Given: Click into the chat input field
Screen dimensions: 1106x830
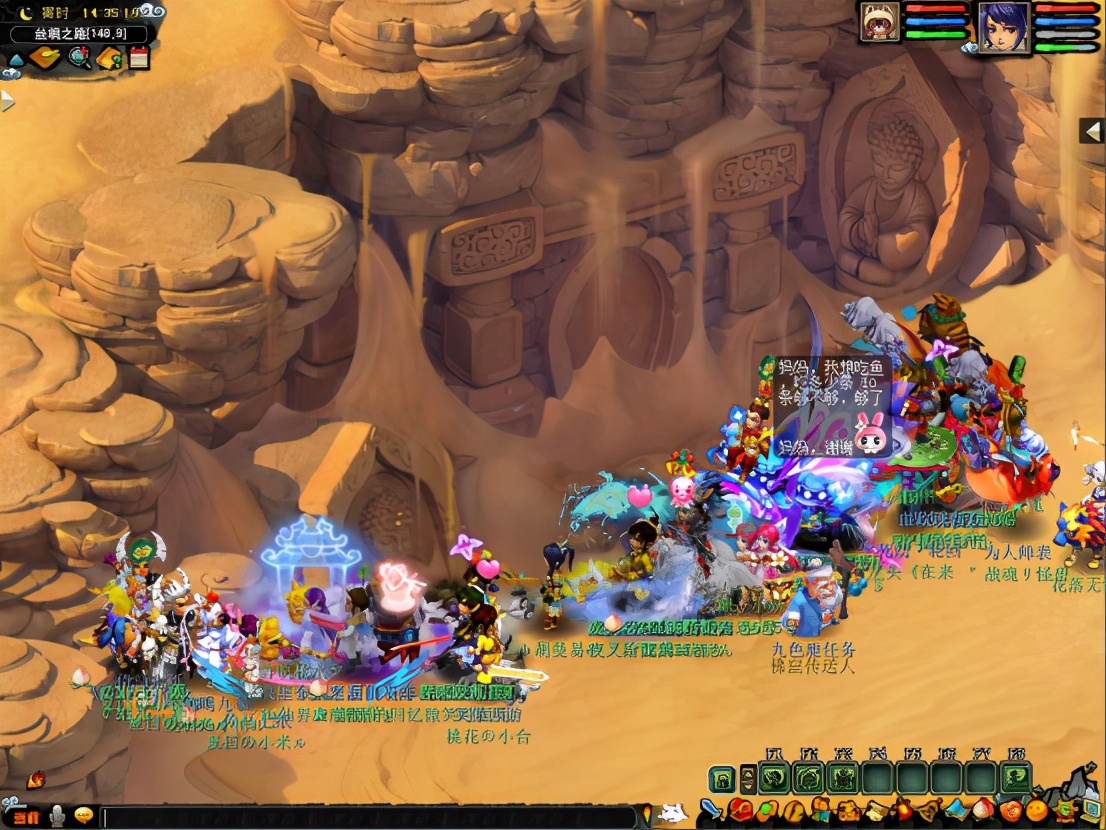Looking at the screenshot, I should tap(368, 817).
